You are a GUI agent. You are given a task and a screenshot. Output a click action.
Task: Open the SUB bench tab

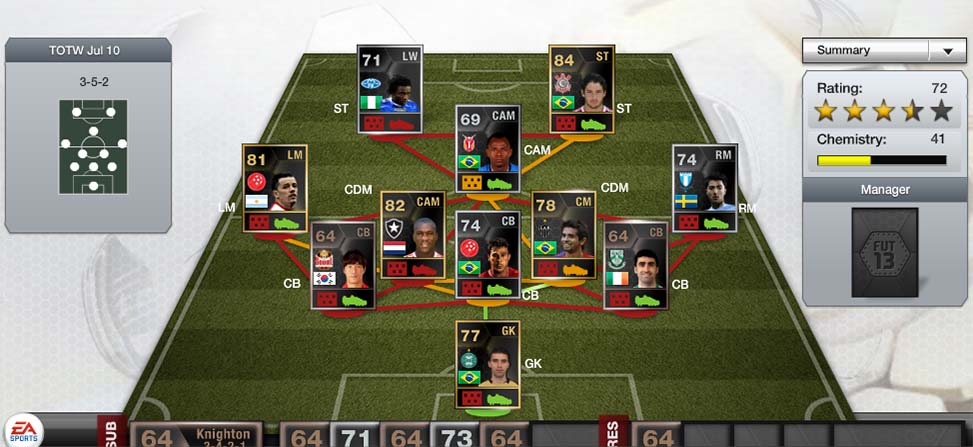(x=111, y=432)
